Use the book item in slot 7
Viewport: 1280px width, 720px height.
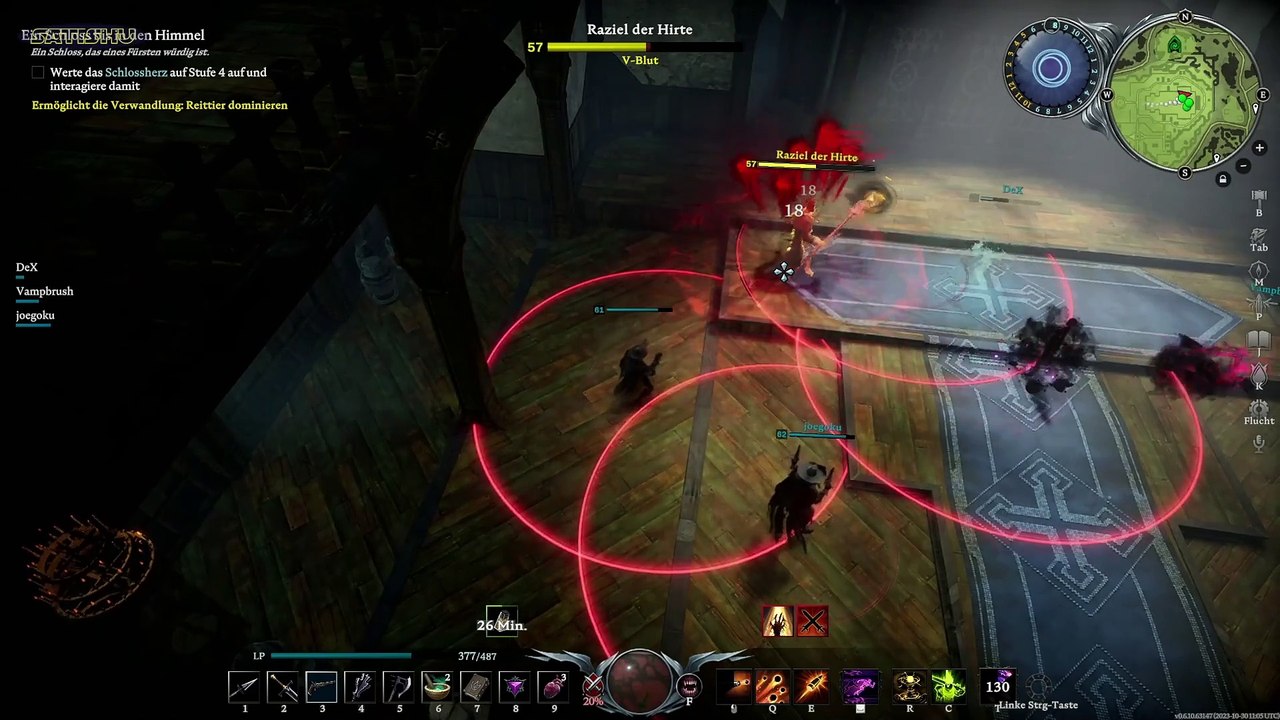(476, 687)
